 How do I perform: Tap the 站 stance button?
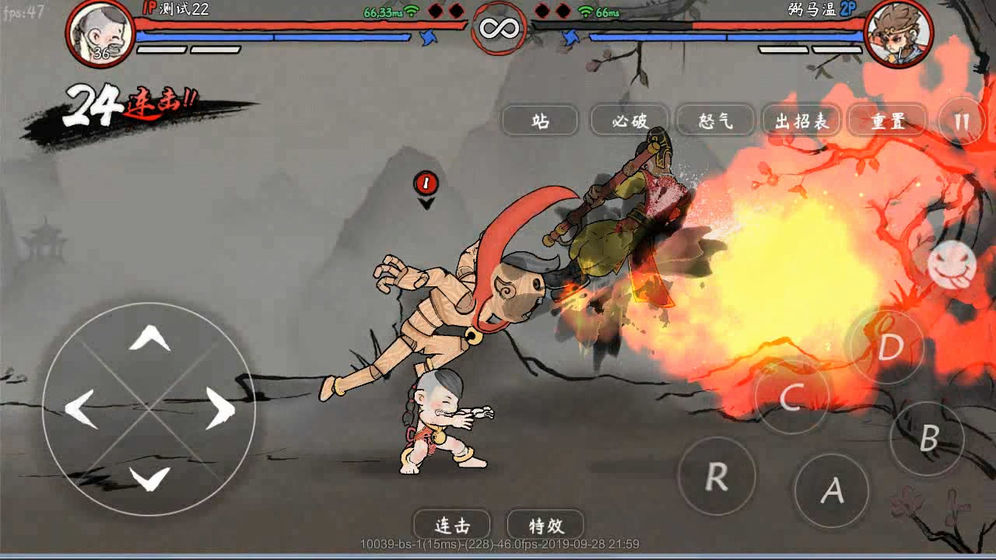pos(541,121)
